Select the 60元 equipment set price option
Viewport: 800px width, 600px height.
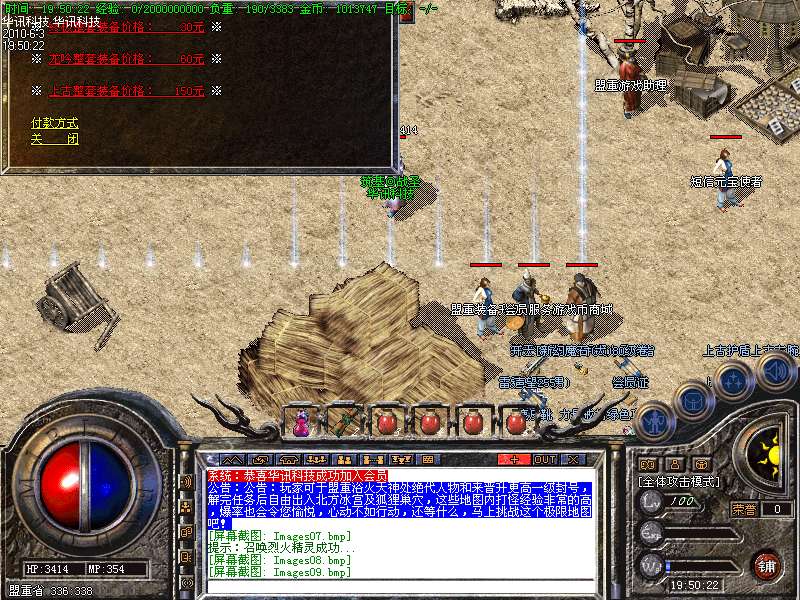pos(125,59)
